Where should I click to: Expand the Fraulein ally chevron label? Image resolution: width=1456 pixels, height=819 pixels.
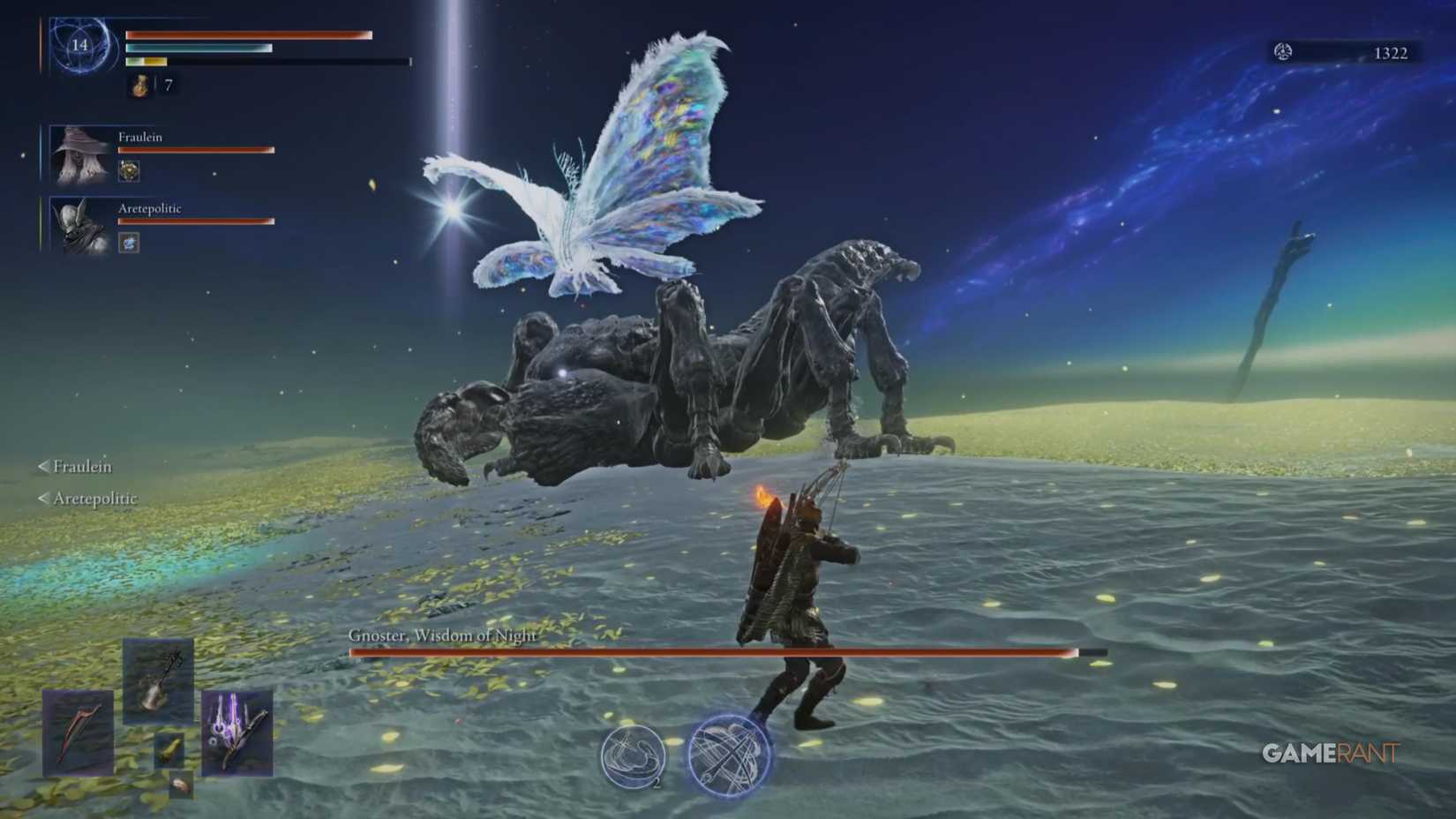[x=75, y=466]
